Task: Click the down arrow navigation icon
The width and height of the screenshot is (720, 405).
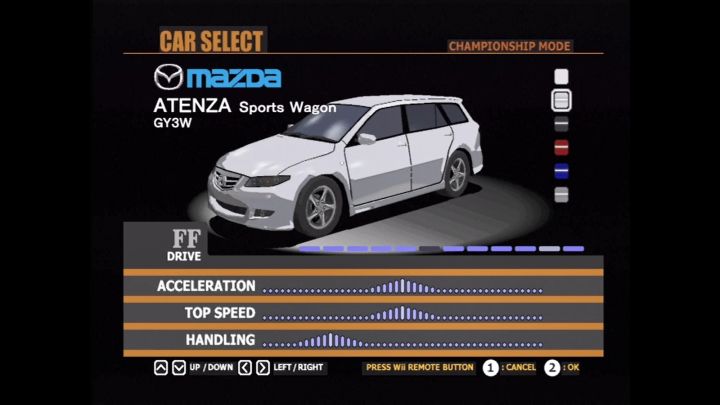Action: click(x=178, y=367)
